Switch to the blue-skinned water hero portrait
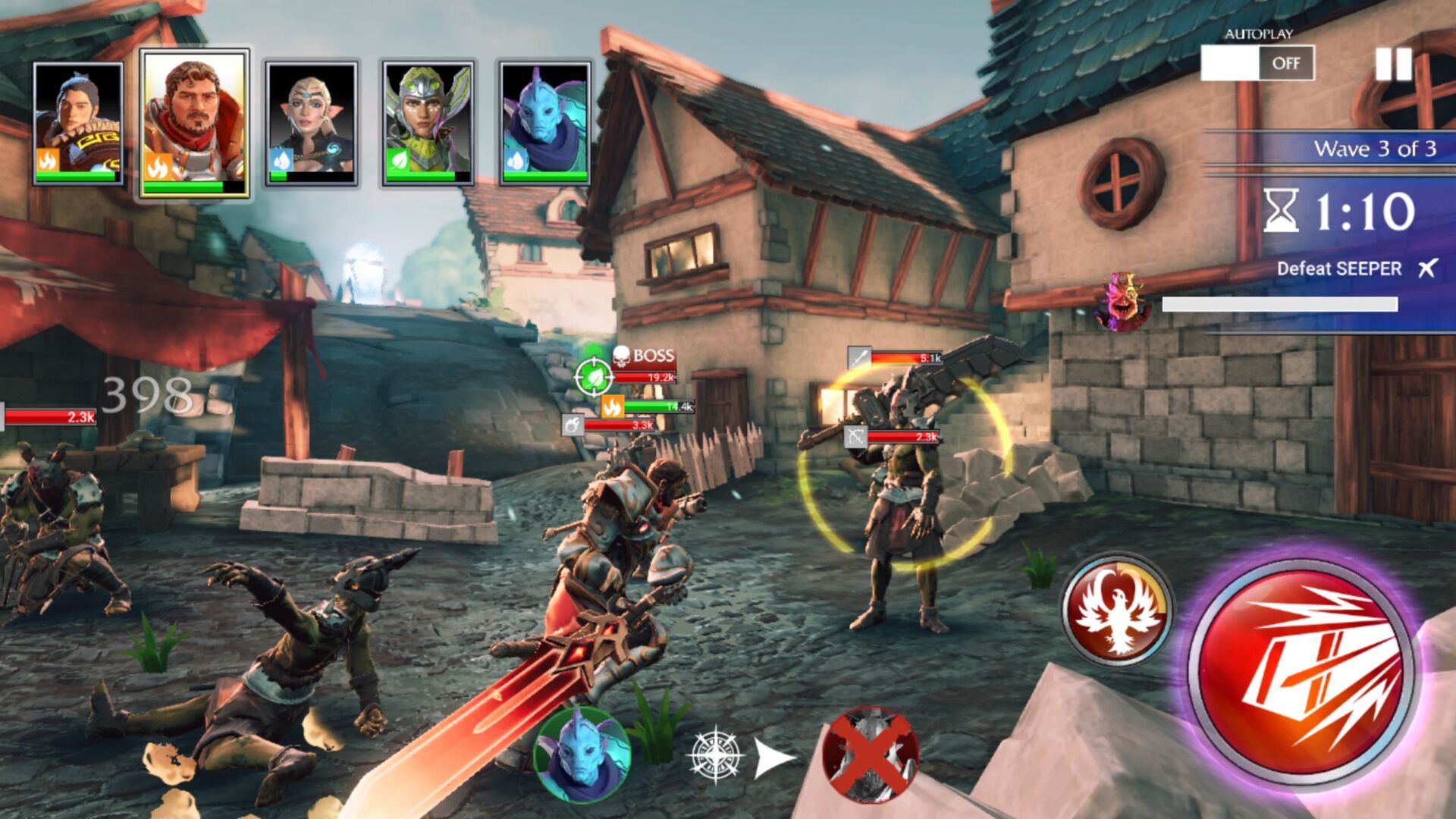The image size is (1456, 819). pyautogui.click(x=544, y=124)
